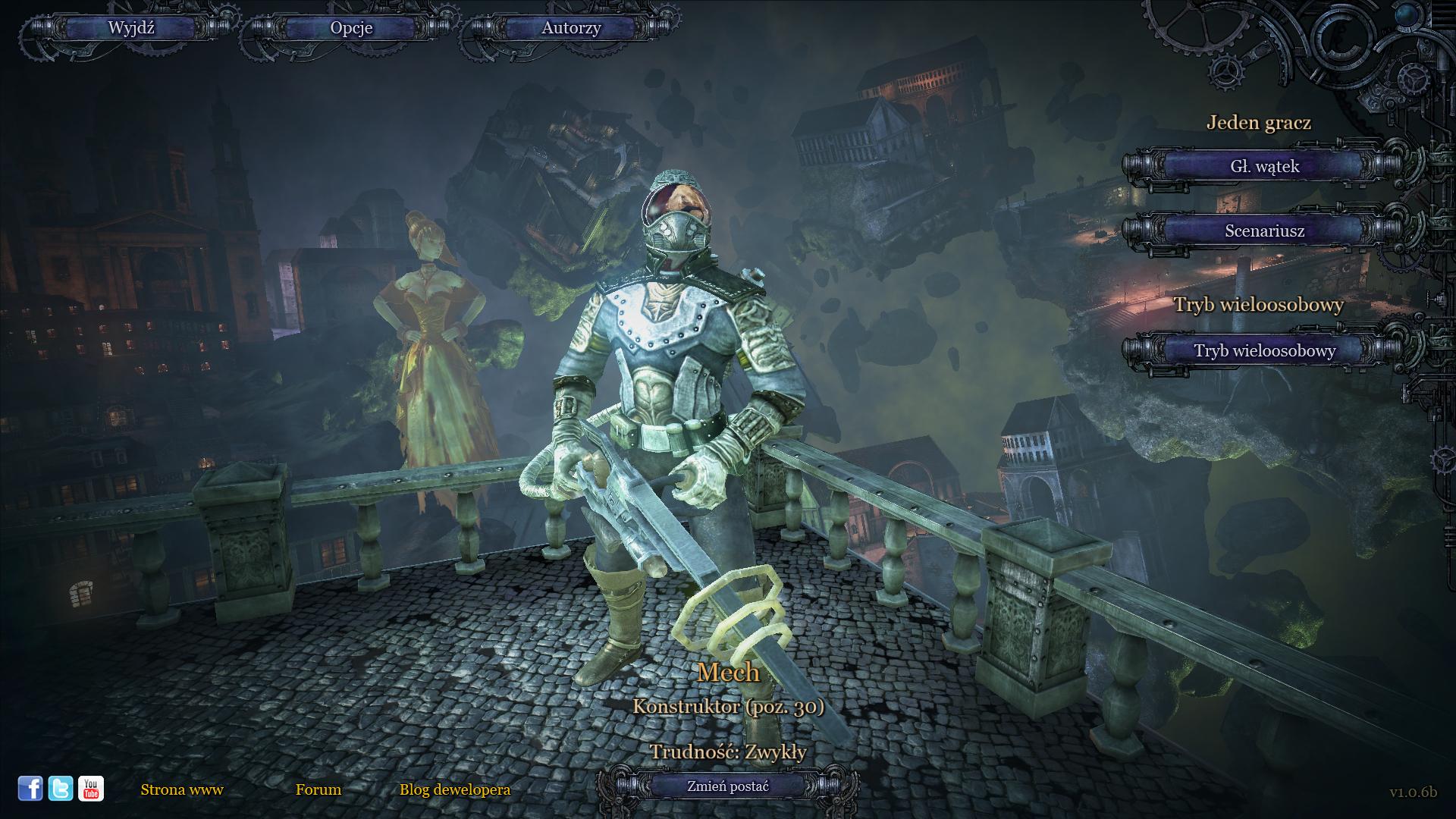
Task: Open the Blog dewelopera link
Action: point(455,789)
